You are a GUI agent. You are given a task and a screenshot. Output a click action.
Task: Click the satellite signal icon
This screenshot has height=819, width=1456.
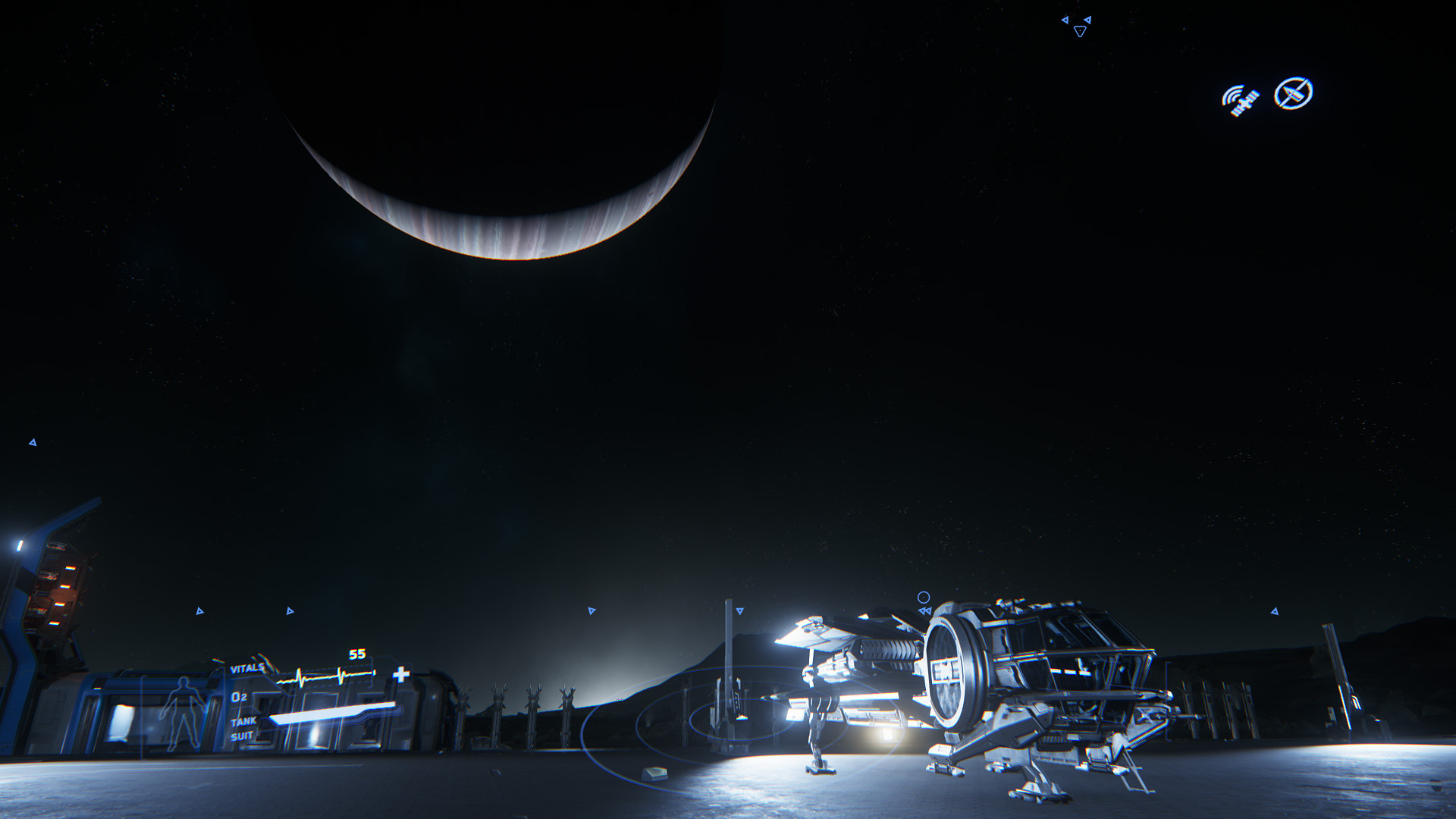point(1241,100)
